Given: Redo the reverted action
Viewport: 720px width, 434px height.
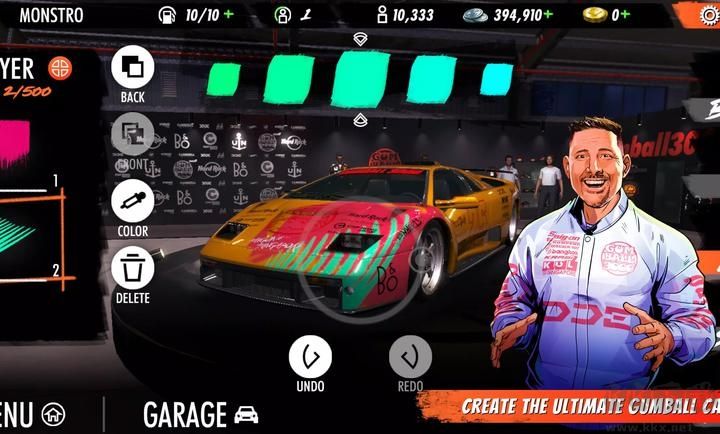Looking at the screenshot, I should pos(410,357).
